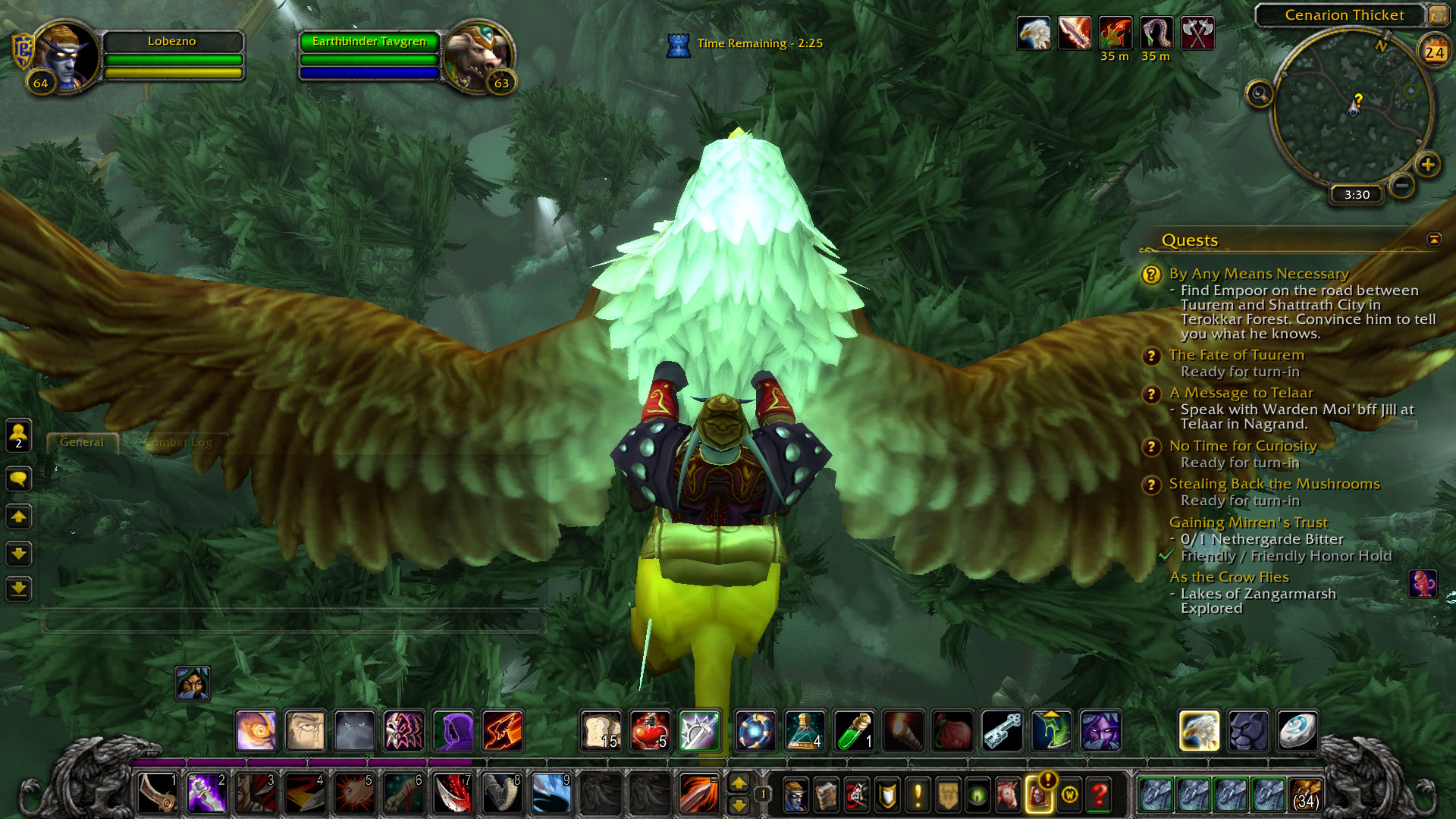
Task: Click Earthbinder Tavgren's target portrait
Action: pyautogui.click(x=478, y=58)
